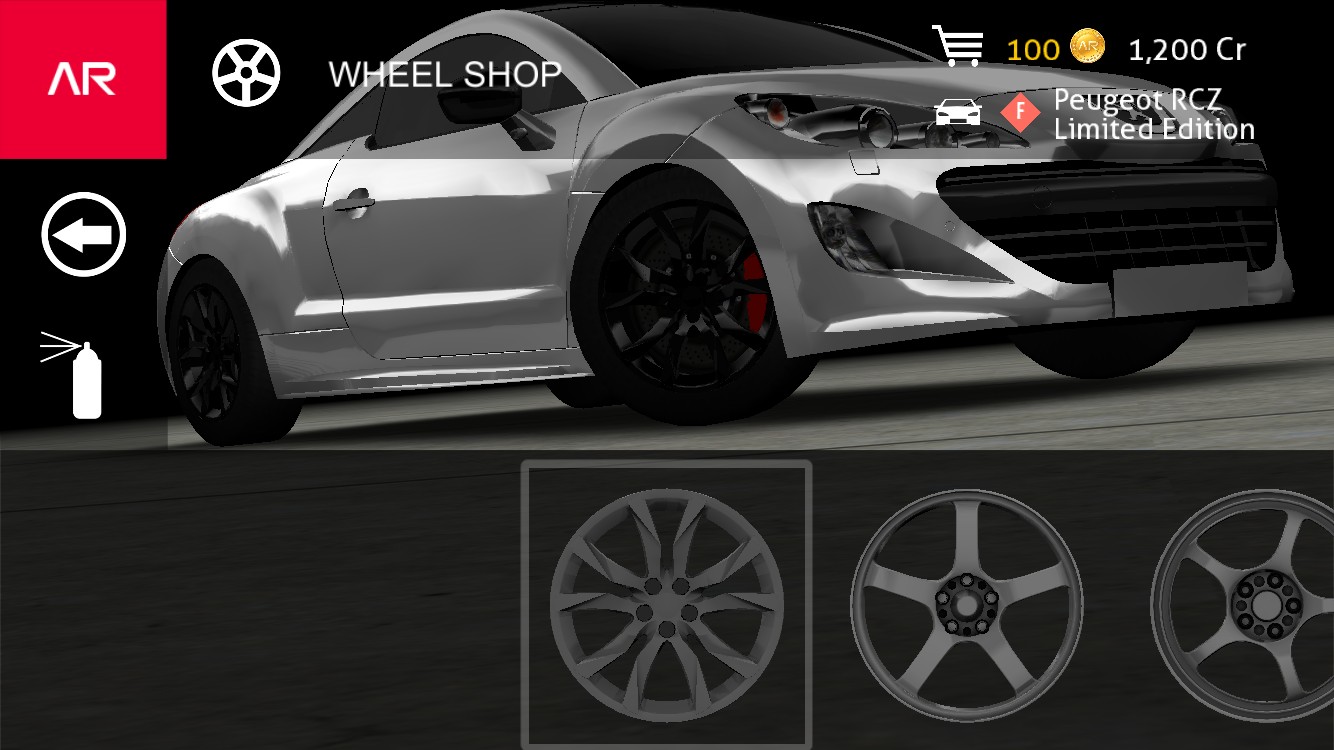
Task: Go back using the left arrow button
Action: [x=84, y=235]
